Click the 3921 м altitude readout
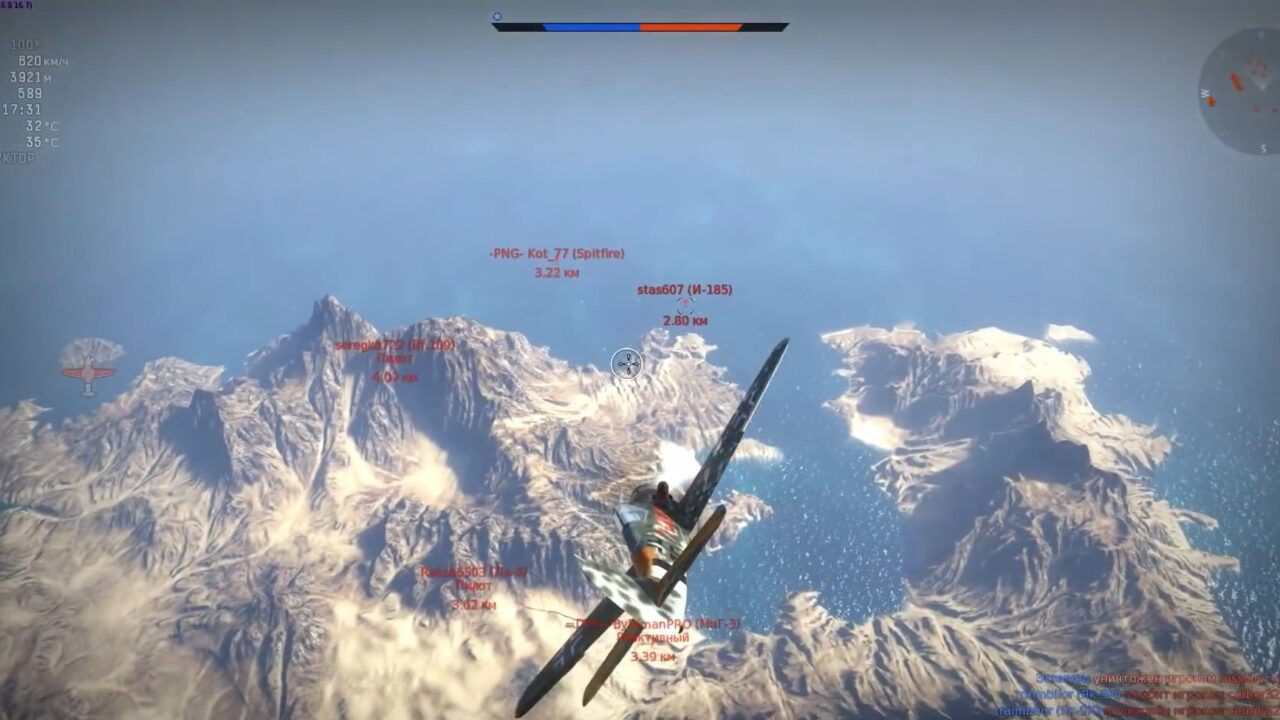The width and height of the screenshot is (1280, 720). coord(30,77)
